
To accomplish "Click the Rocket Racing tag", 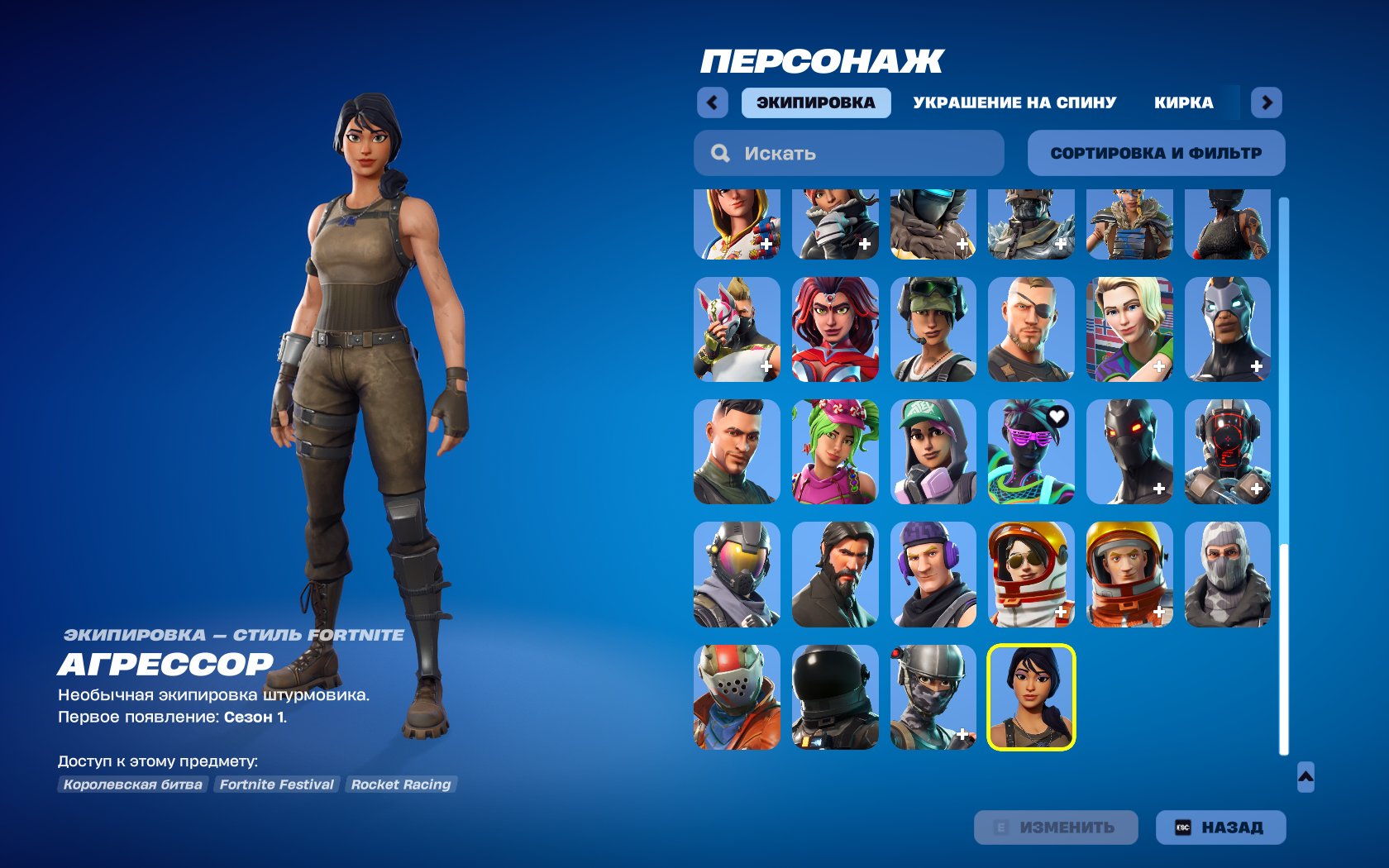I will tap(401, 785).
